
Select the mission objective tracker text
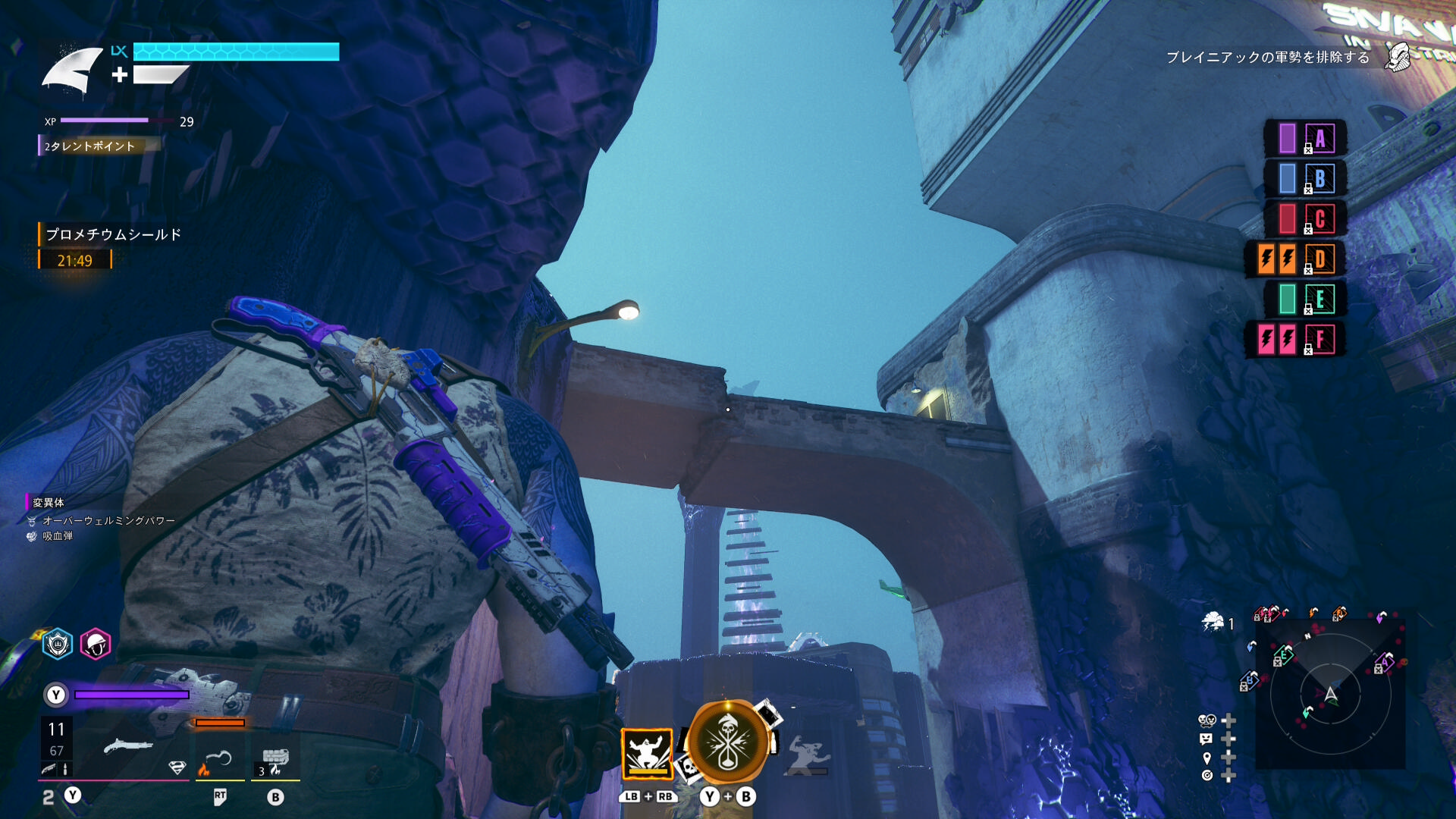click(1267, 58)
